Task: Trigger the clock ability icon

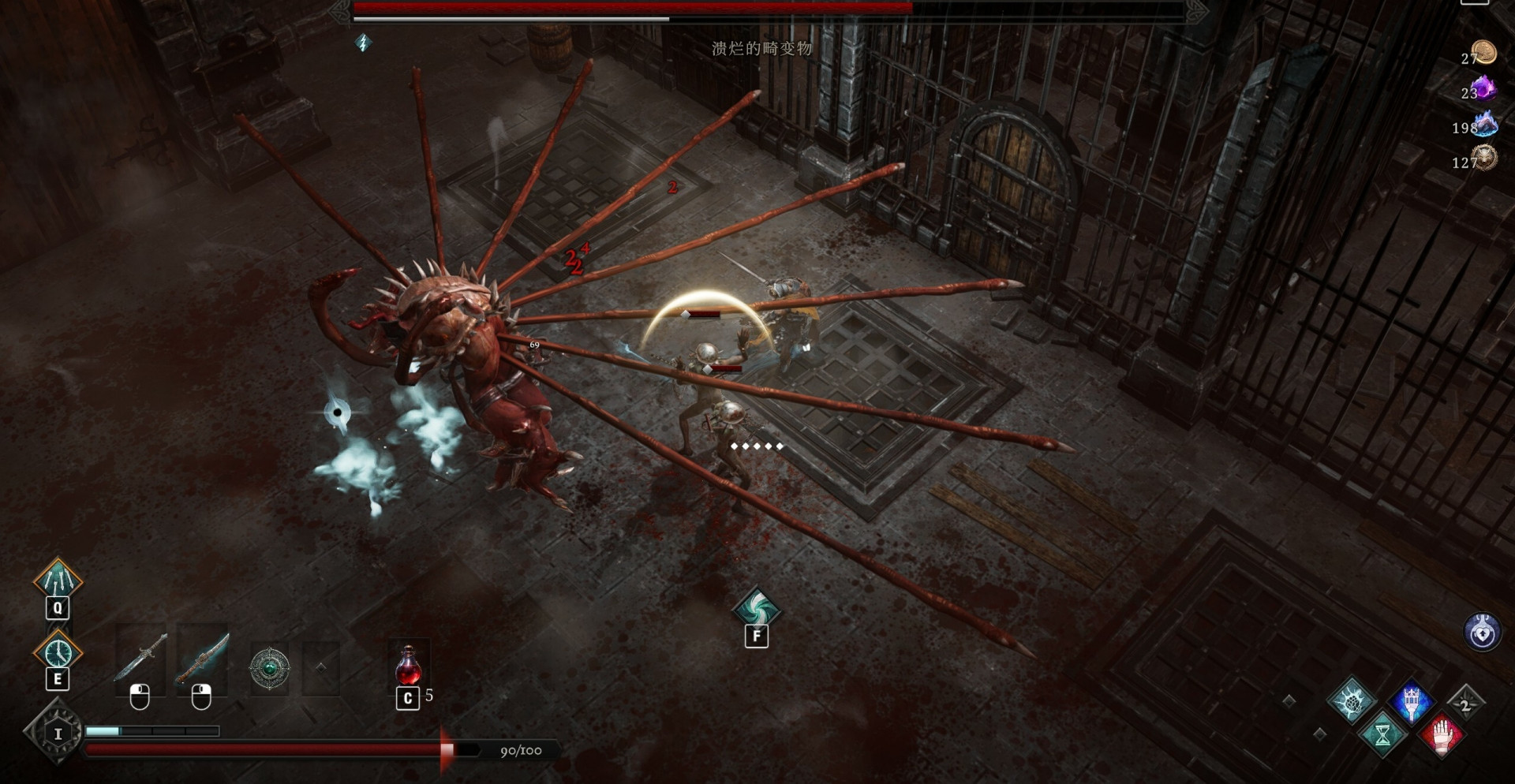Action: 58,651
